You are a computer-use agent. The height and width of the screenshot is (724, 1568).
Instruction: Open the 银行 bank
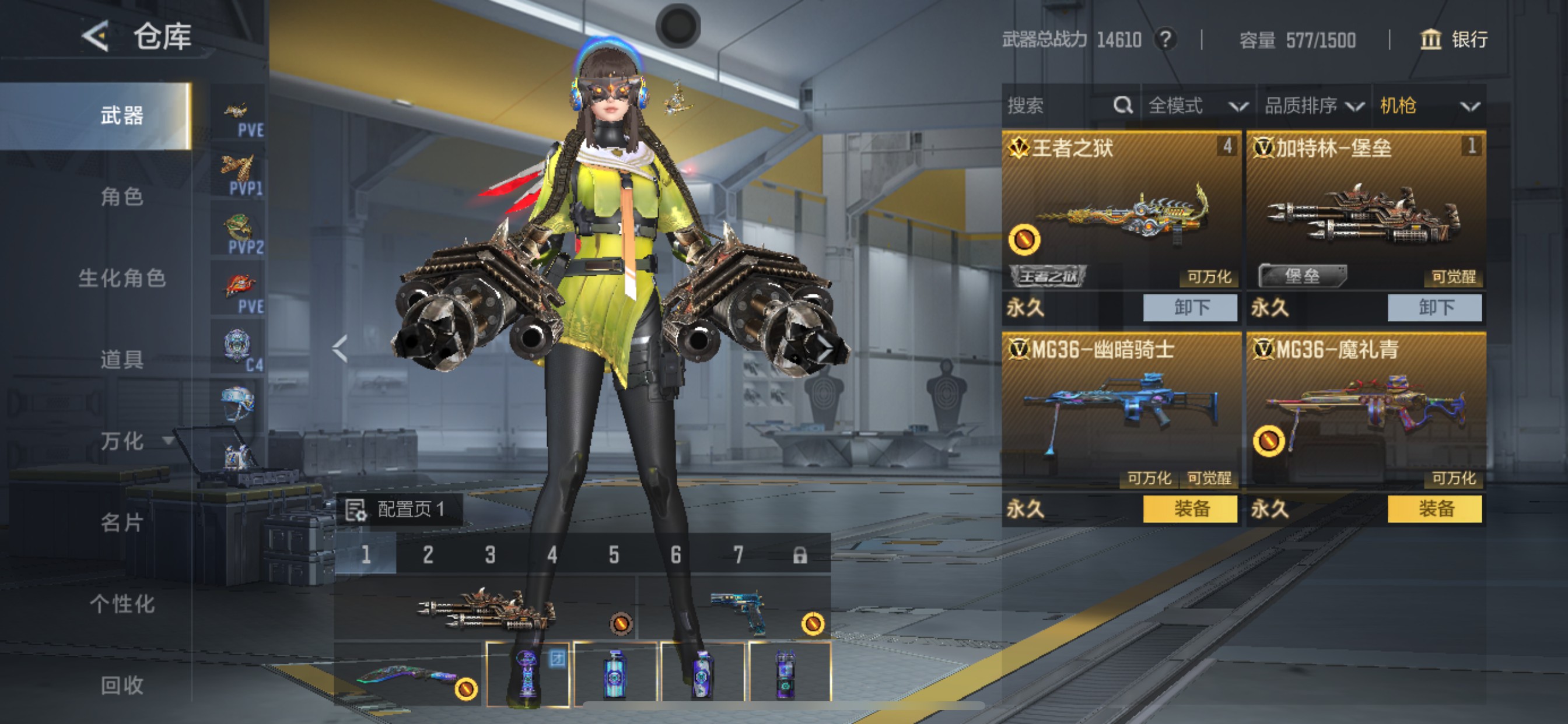pos(1454,40)
